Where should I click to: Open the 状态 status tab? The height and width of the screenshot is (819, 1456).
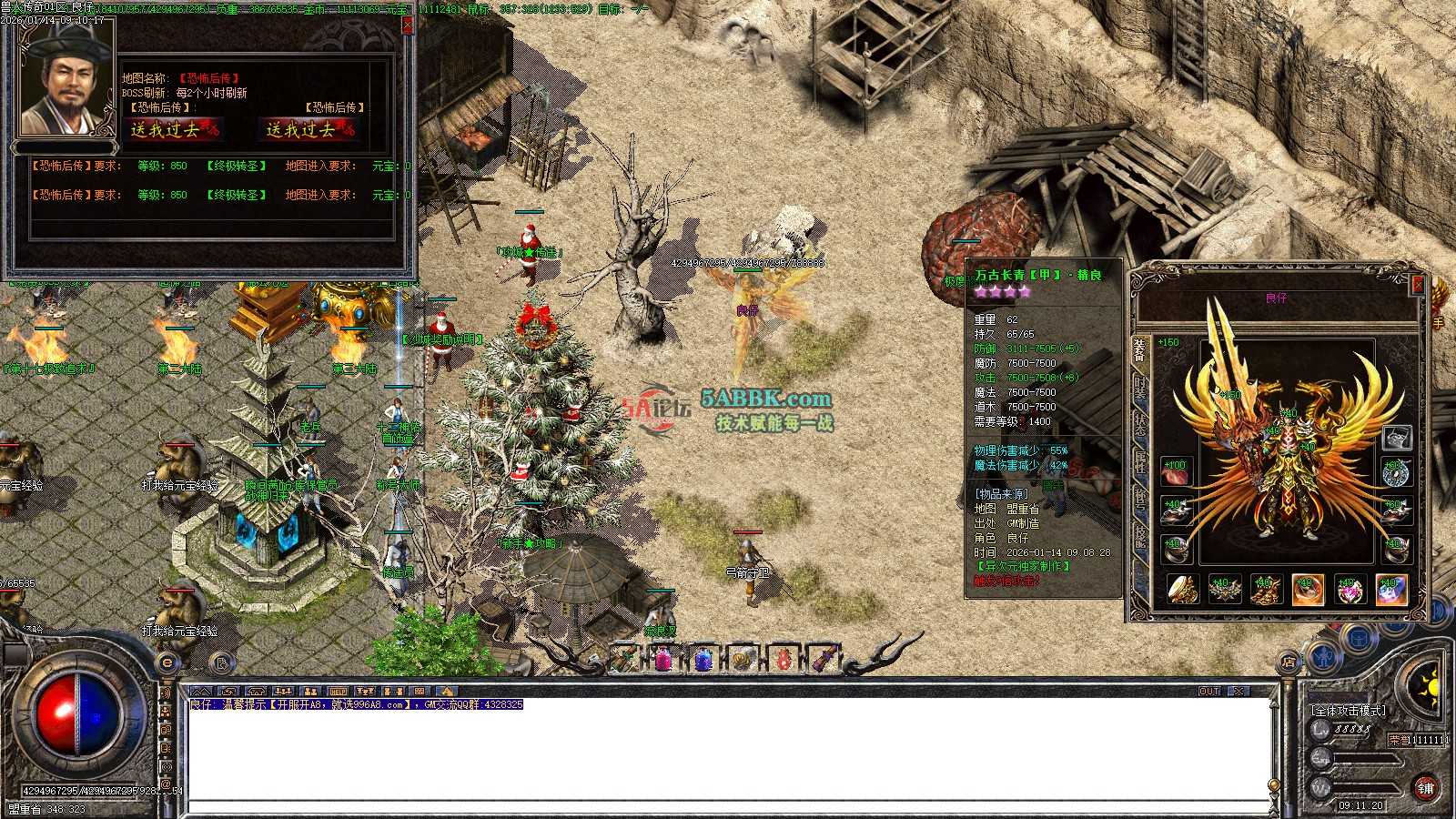pyautogui.click(x=1141, y=425)
